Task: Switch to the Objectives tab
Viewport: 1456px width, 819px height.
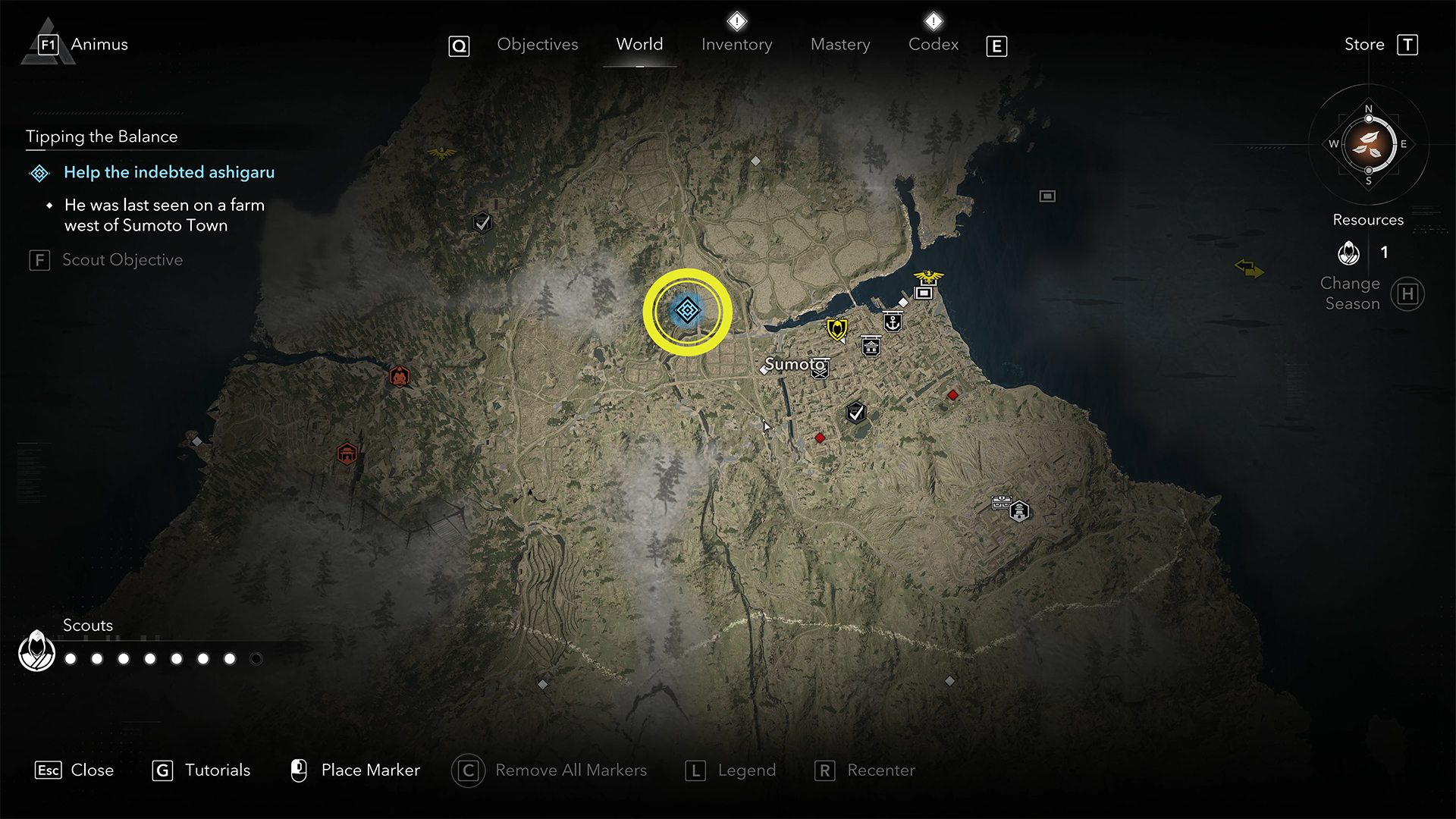Action: 537,45
